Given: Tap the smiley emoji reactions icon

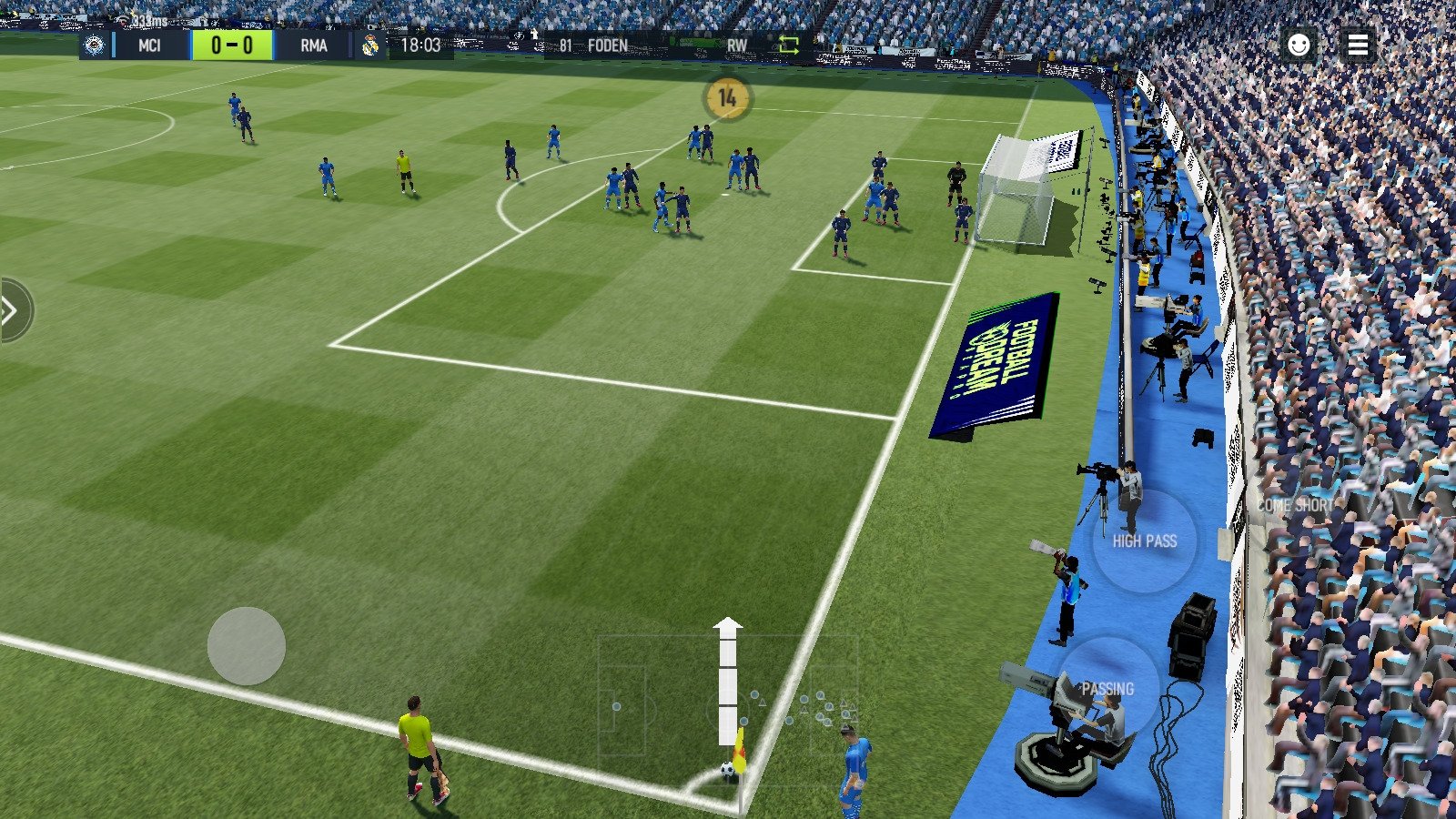Looking at the screenshot, I should point(1299,45).
